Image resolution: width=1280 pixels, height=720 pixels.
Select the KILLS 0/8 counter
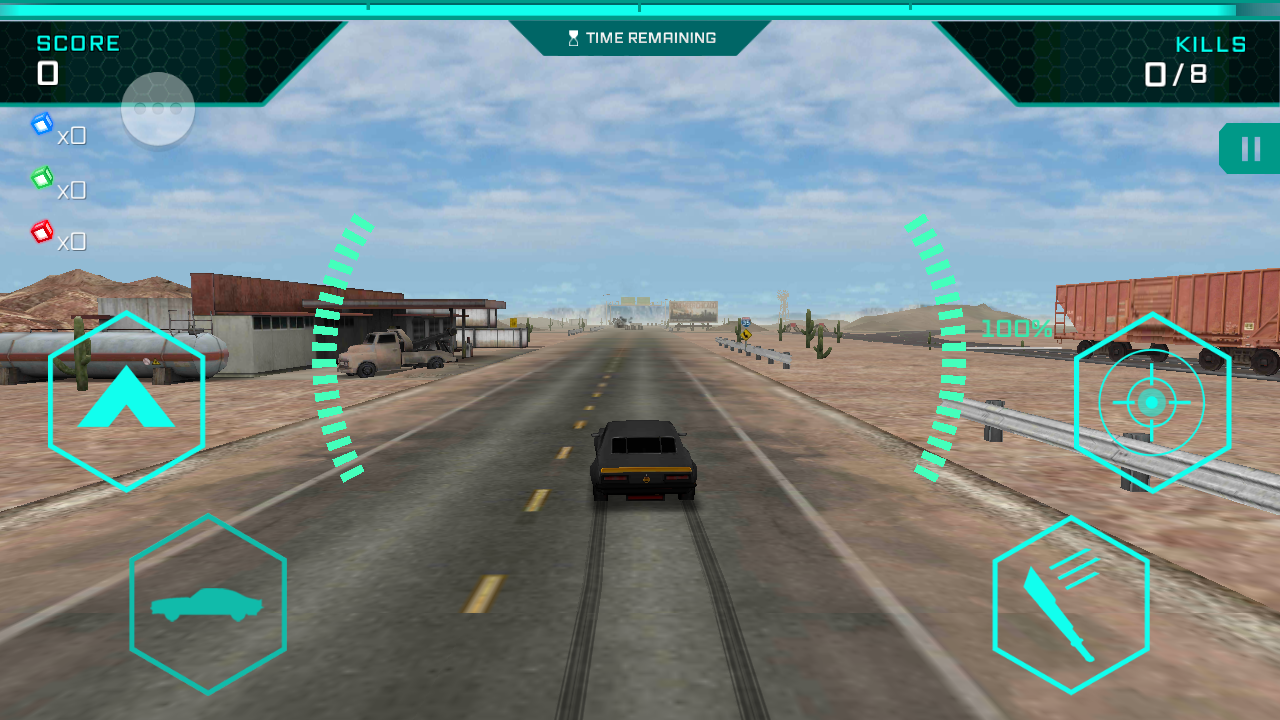1190,58
